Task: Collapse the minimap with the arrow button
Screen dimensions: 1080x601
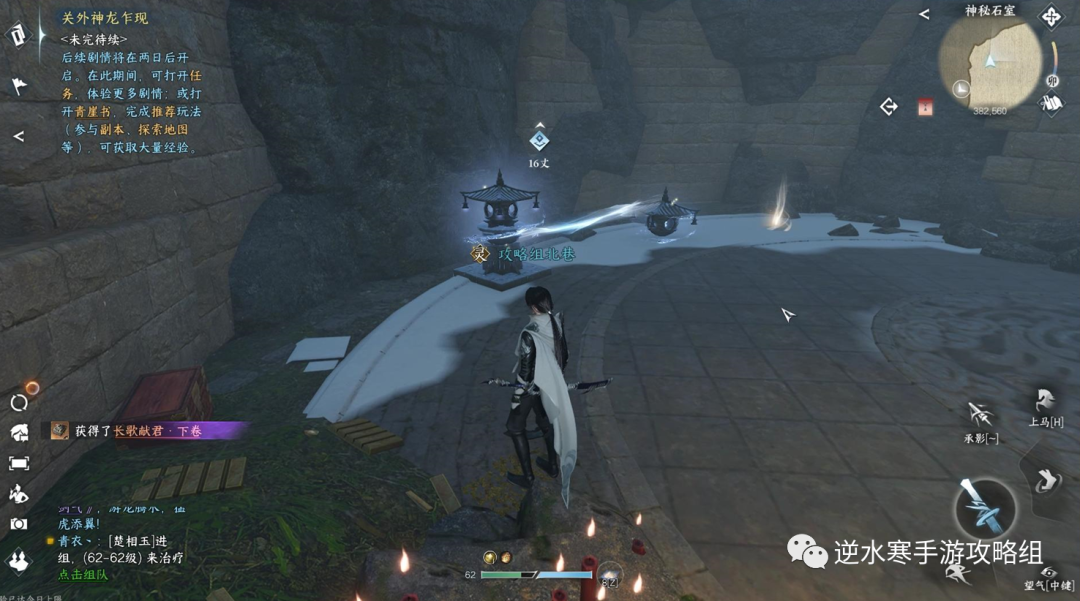Action: click(924, 14)
